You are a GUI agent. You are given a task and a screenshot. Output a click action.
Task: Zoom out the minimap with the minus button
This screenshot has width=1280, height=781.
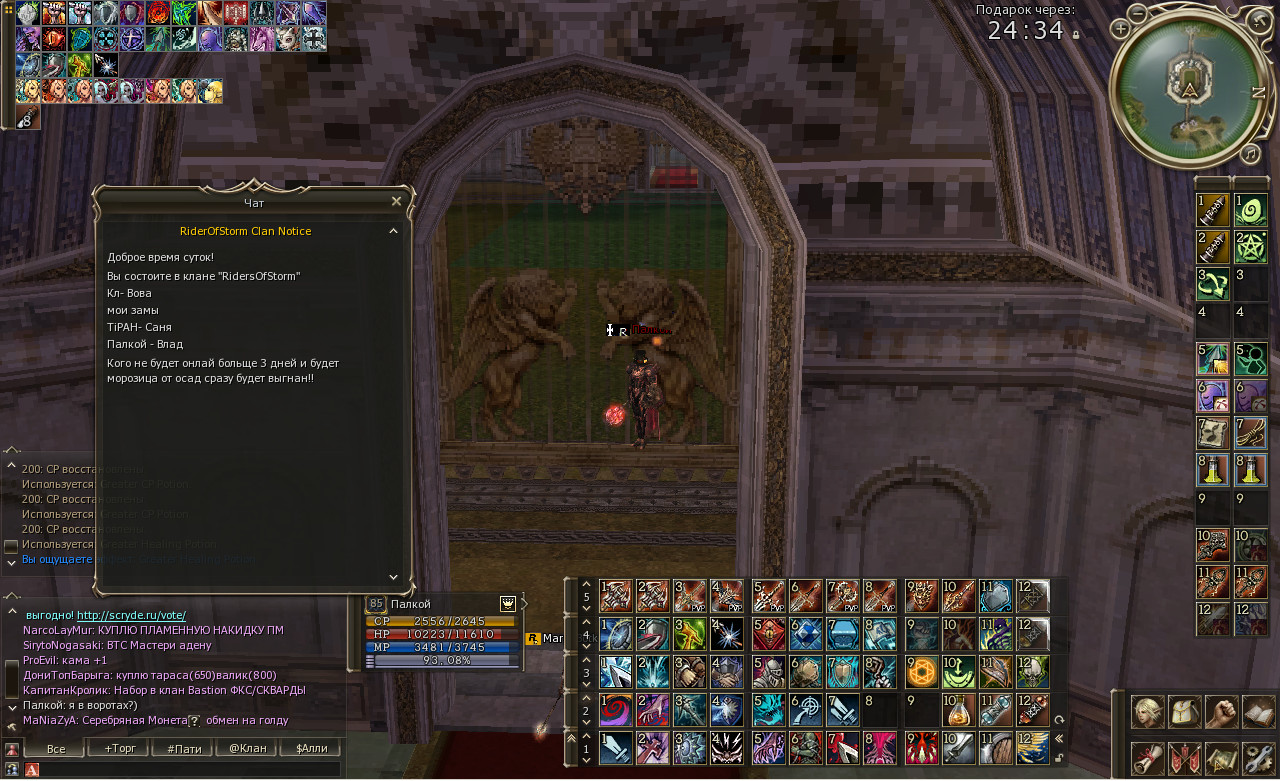(x=1139, y=13)
